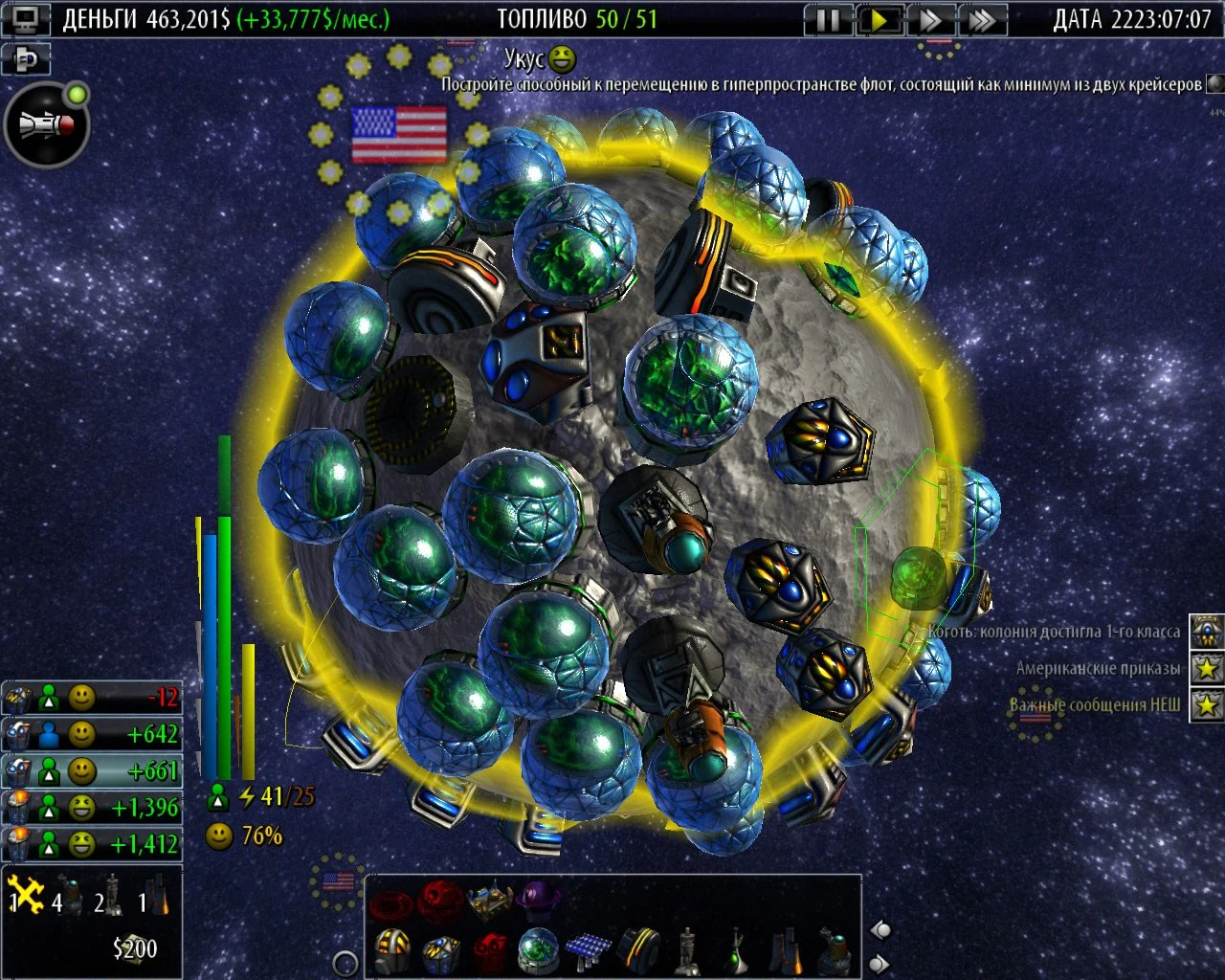Open the colony reached class 1 notification
The width and height of the screenshot is (1225, 980).
click(1207, 632)
